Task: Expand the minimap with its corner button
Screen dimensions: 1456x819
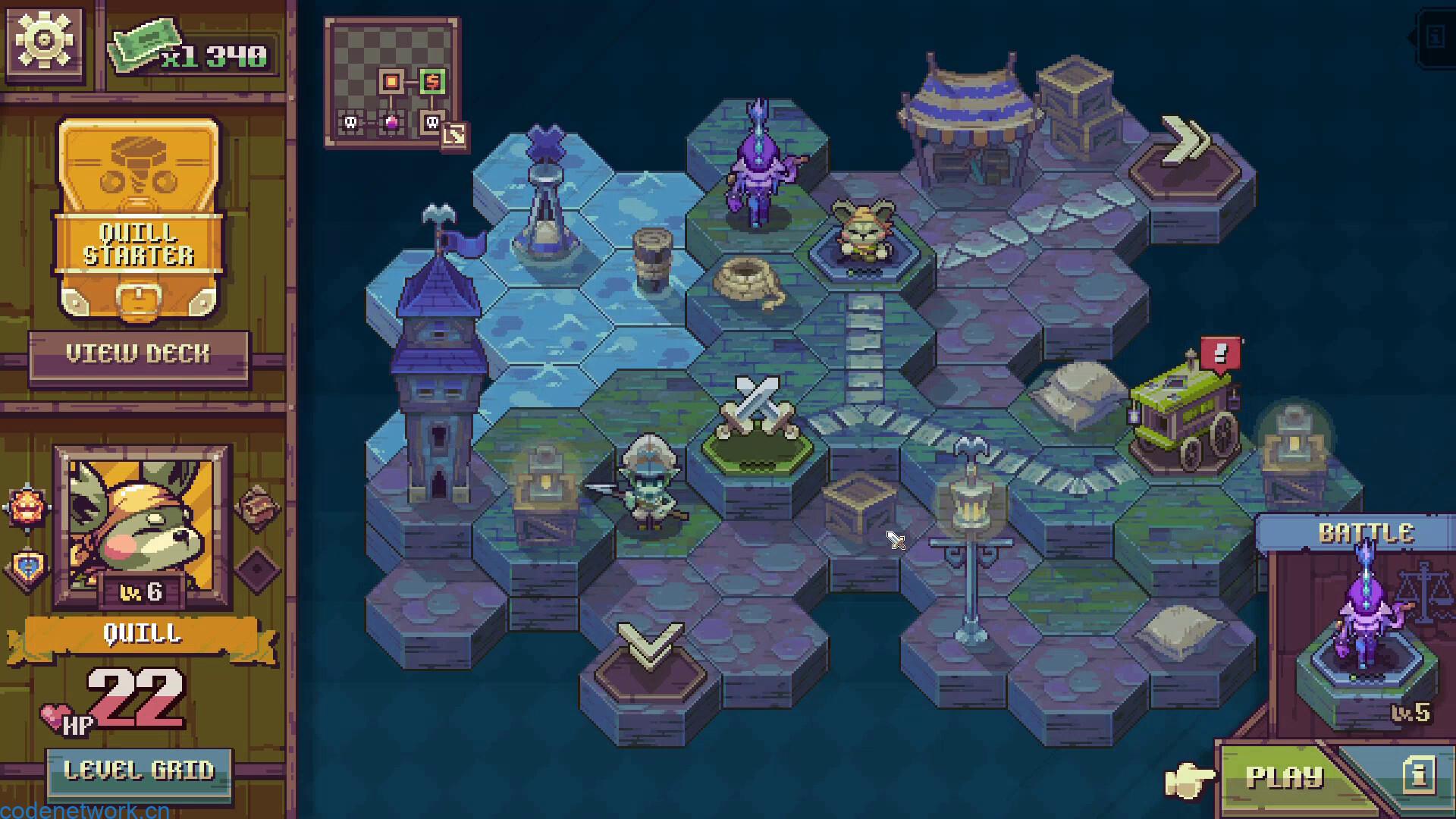Action: coord(455,135)
